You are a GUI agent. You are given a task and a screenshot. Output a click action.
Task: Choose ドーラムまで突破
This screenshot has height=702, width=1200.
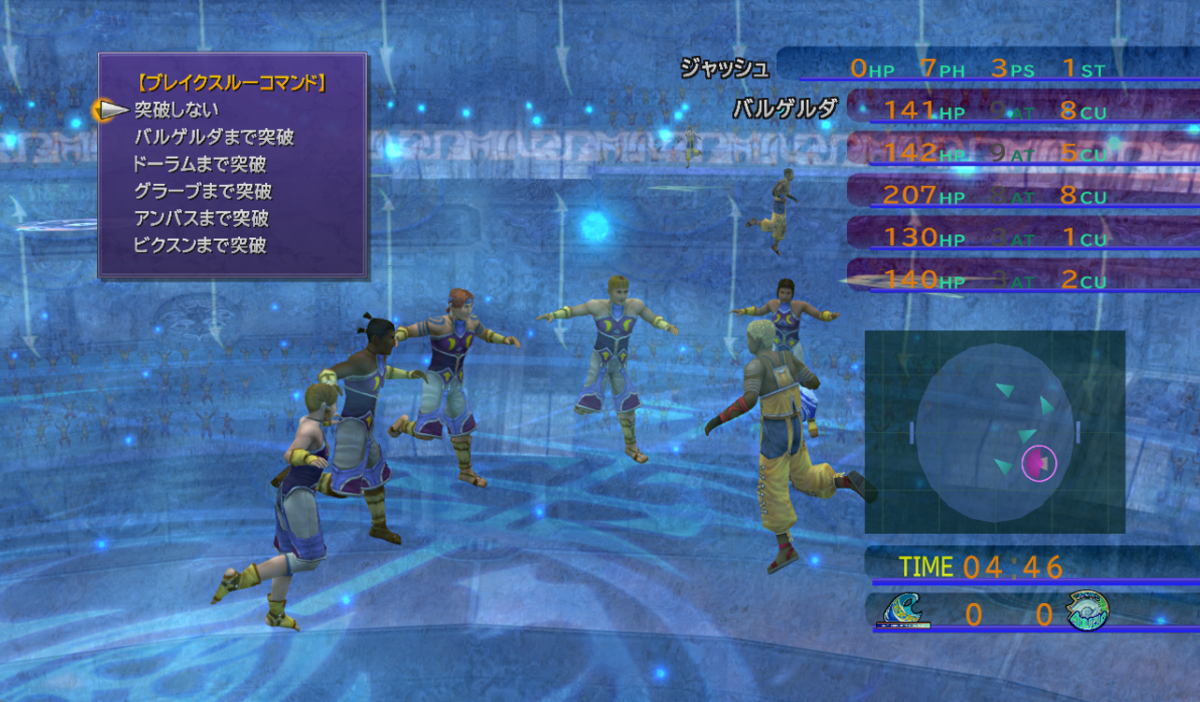pyautogui.click(x=200, y=164)
